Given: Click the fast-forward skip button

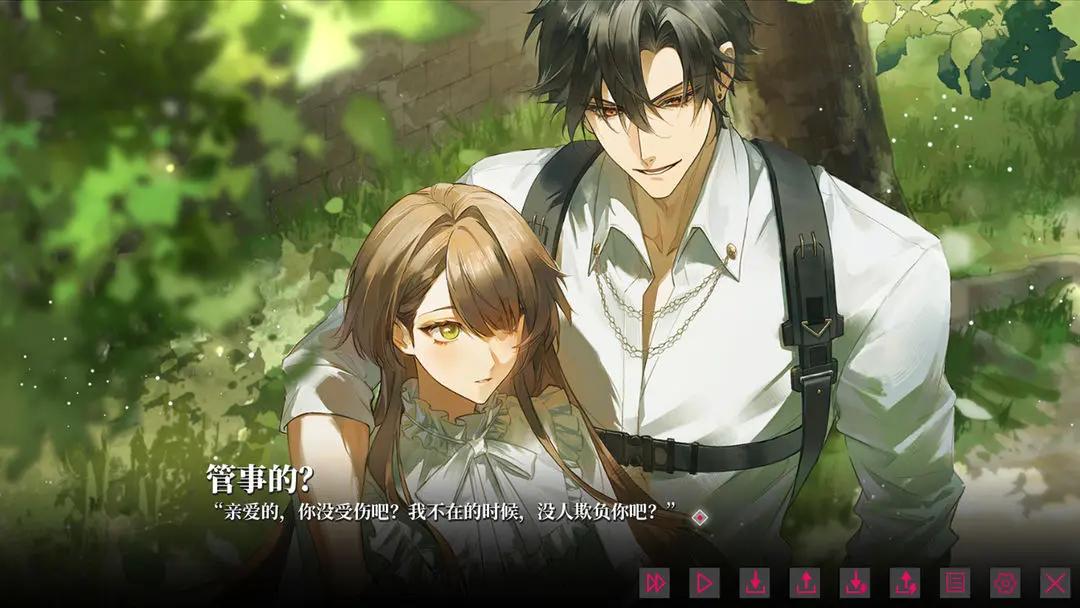Looking at the screenshot, I should 655,582.
